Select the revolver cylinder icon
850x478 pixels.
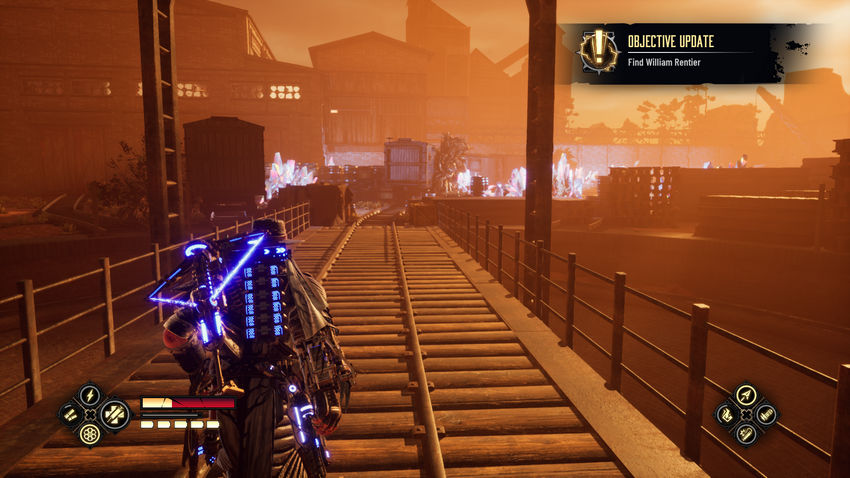point(90,433)
